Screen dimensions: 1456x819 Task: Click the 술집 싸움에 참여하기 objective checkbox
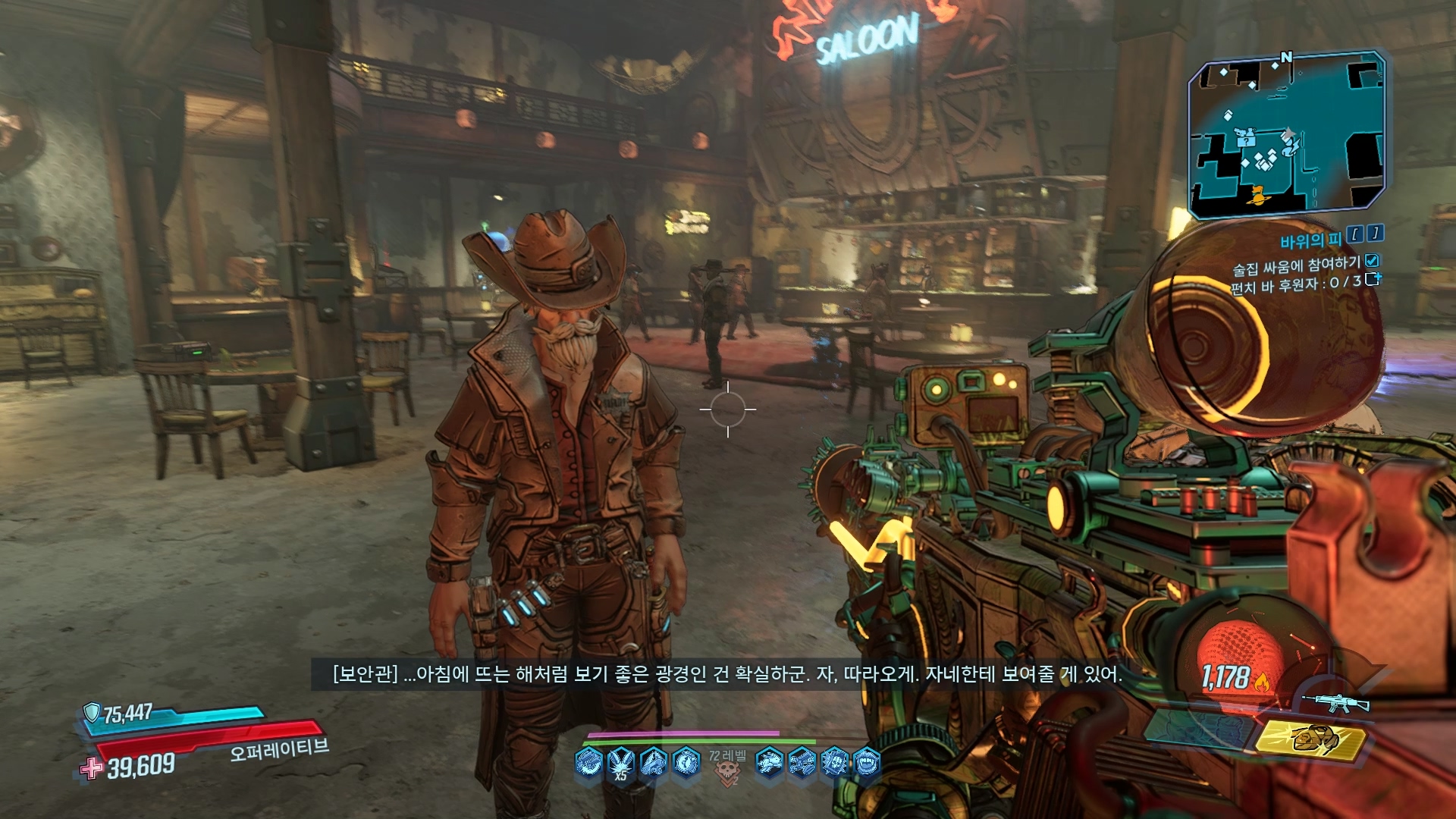(x=1372, y=262)
